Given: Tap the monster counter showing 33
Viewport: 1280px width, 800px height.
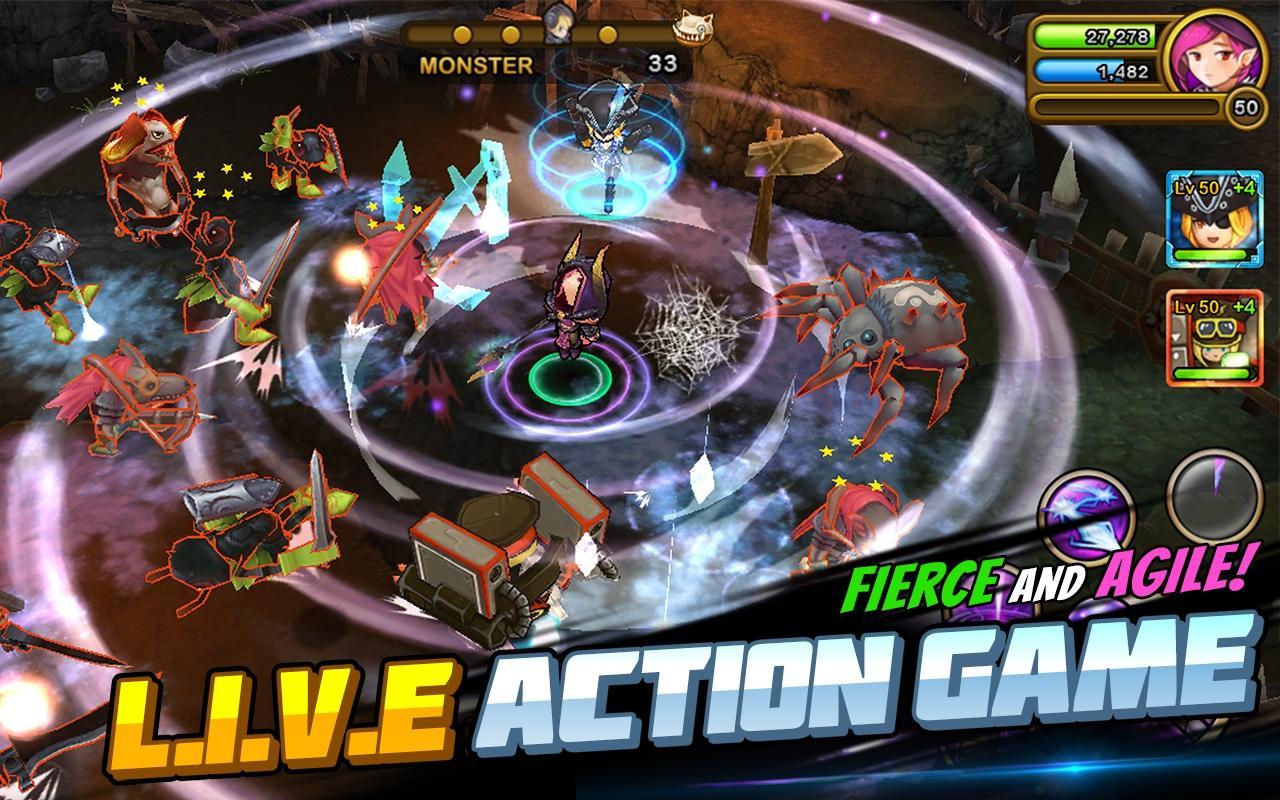Looking at the screenshot, I should tap(664, 61).
